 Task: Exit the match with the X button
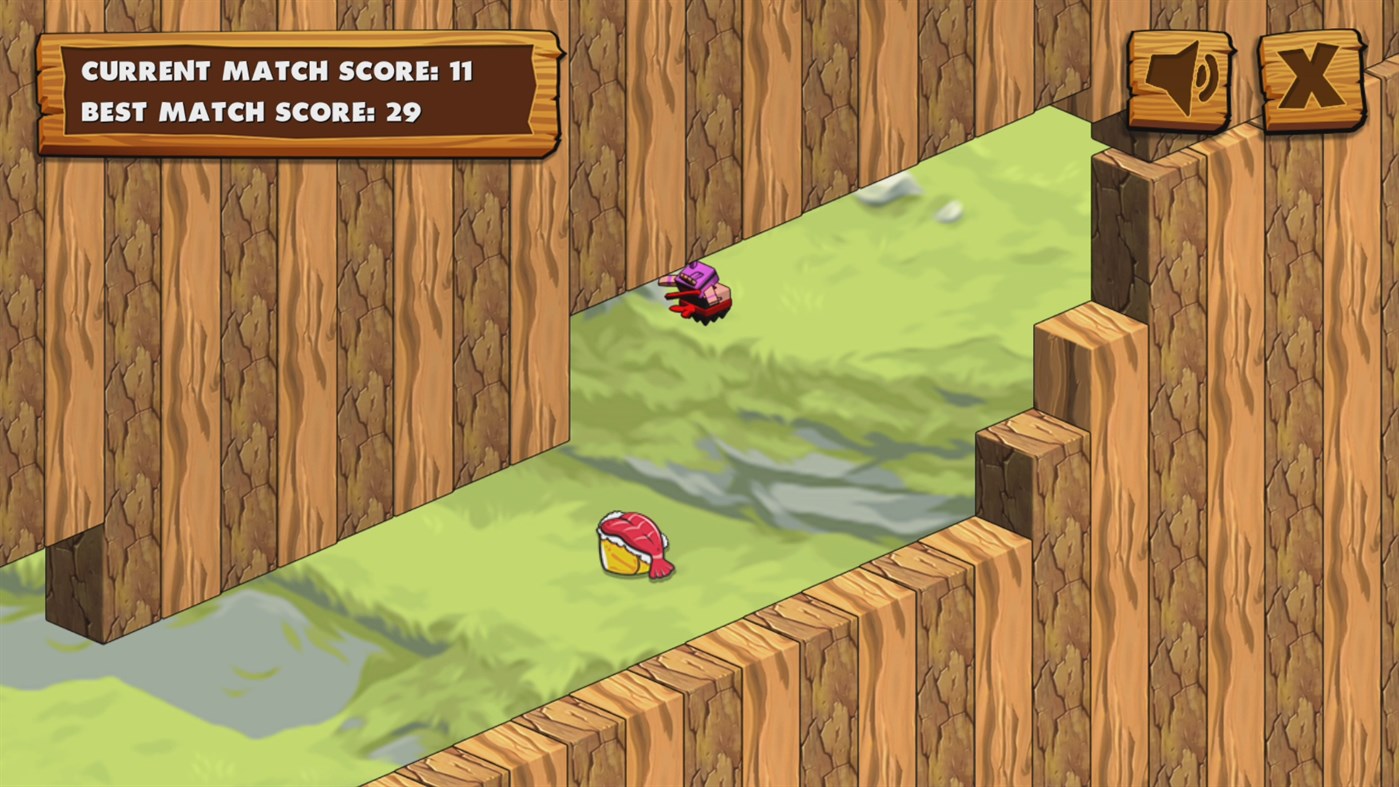click(1311, 77)
